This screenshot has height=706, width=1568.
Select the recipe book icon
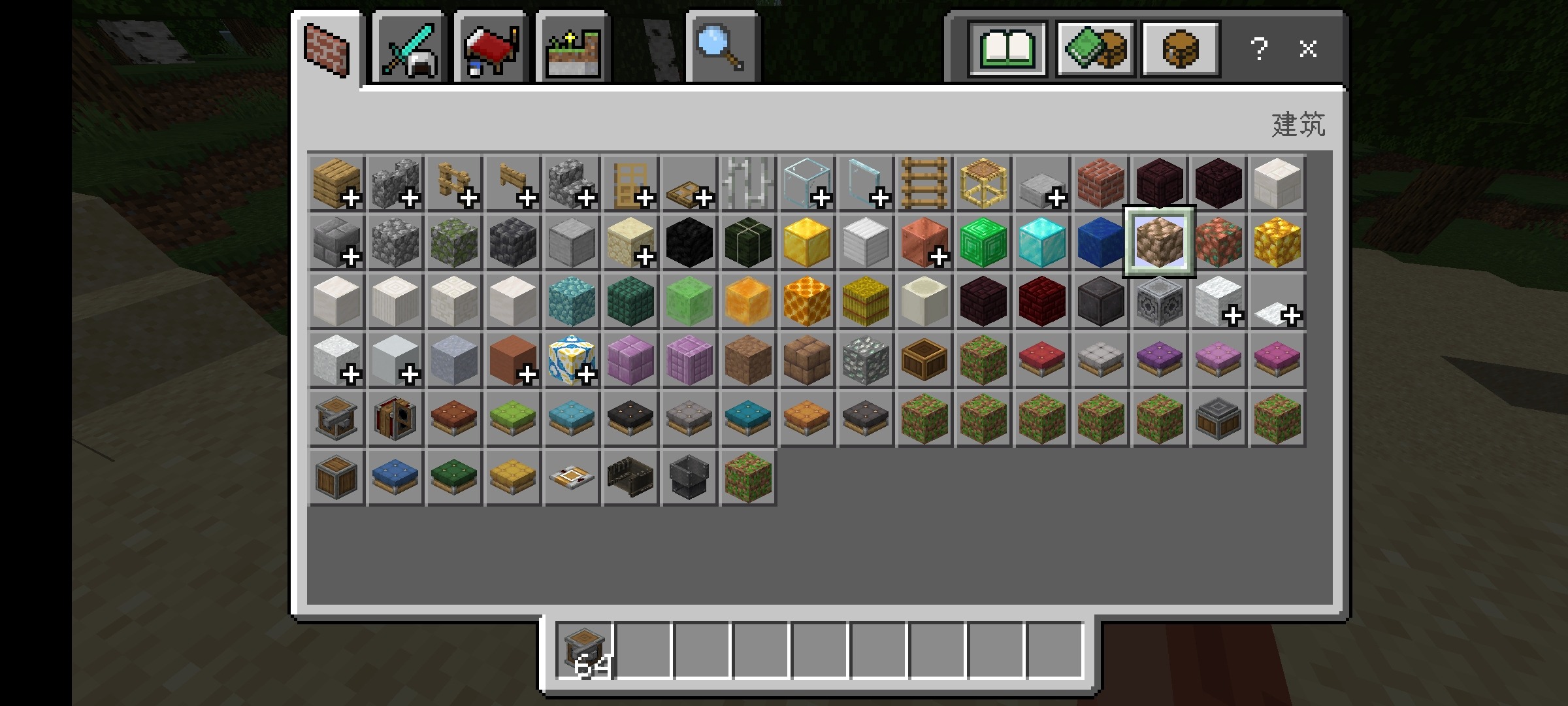click(1006, 48)
